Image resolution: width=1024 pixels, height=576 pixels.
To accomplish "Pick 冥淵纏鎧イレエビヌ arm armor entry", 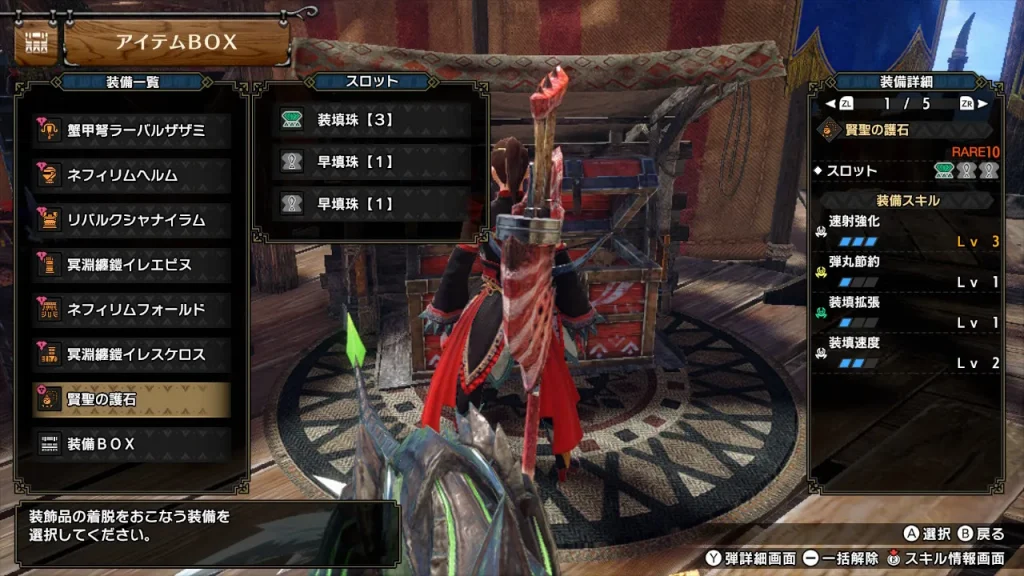I will 131,265.
